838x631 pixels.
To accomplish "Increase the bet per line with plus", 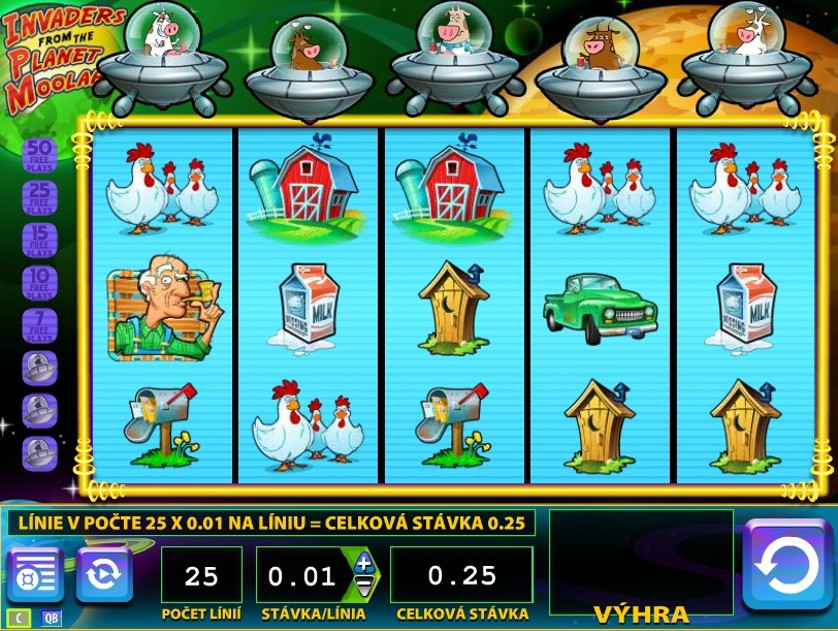I will pos(363,563).
